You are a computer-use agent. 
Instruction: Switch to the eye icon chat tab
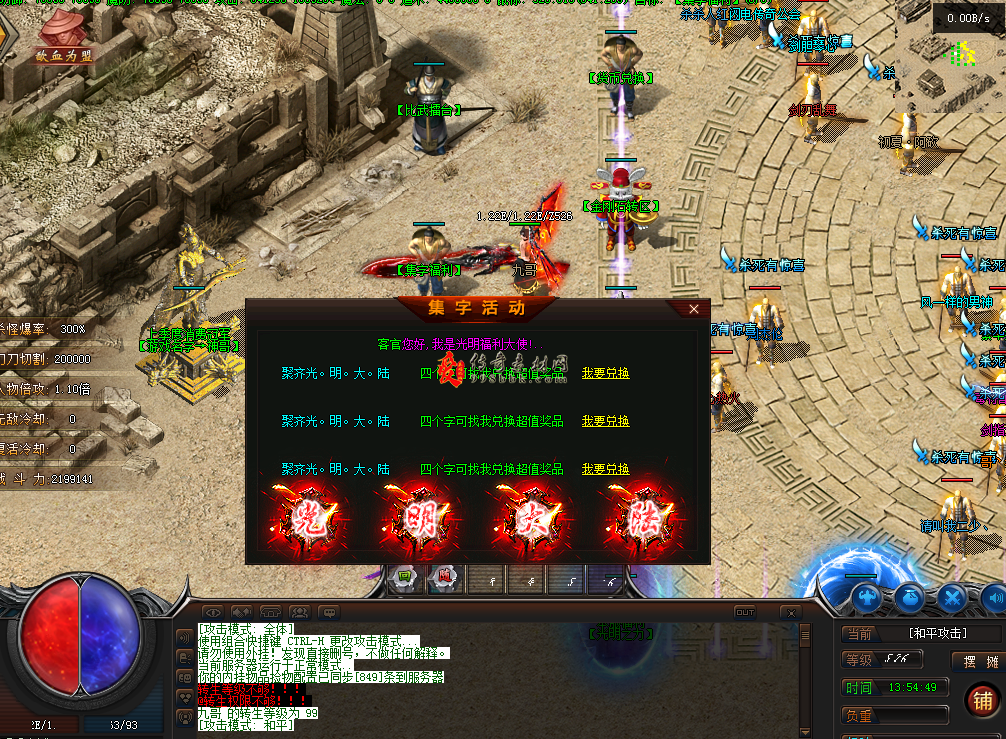click(x=212, y=612)
